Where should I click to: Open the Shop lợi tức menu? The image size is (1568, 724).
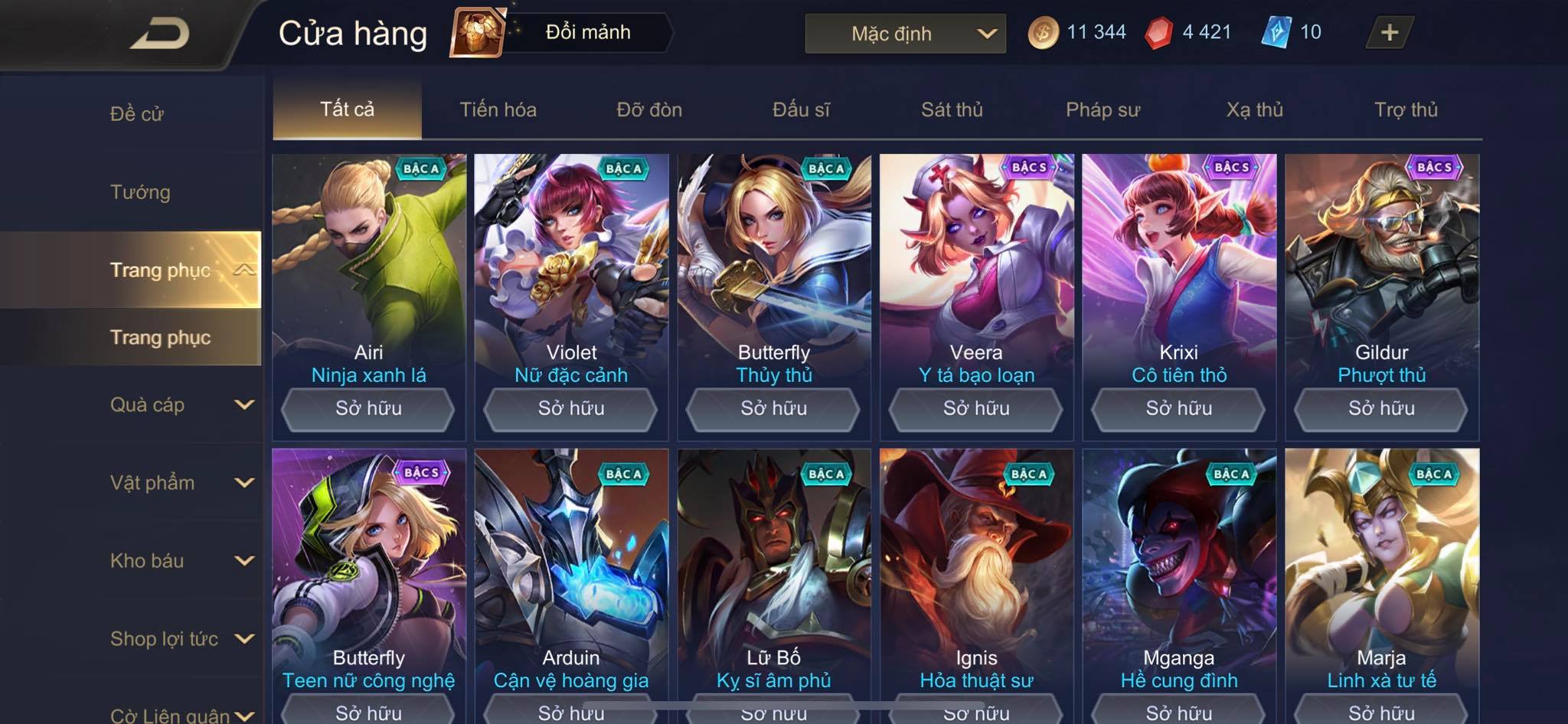coord(180,639)
